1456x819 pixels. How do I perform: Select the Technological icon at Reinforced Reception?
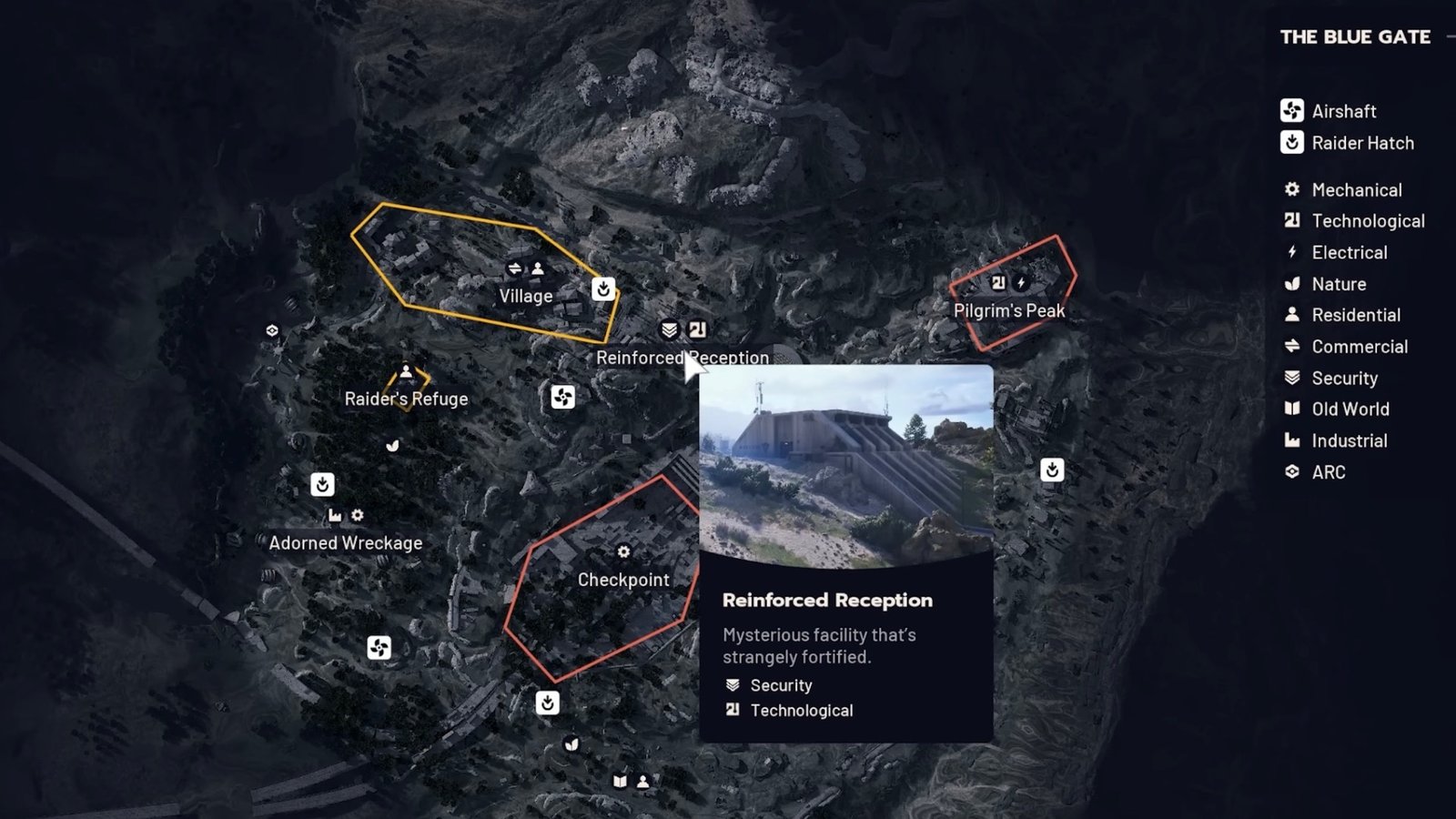click(x=697, y=329)
